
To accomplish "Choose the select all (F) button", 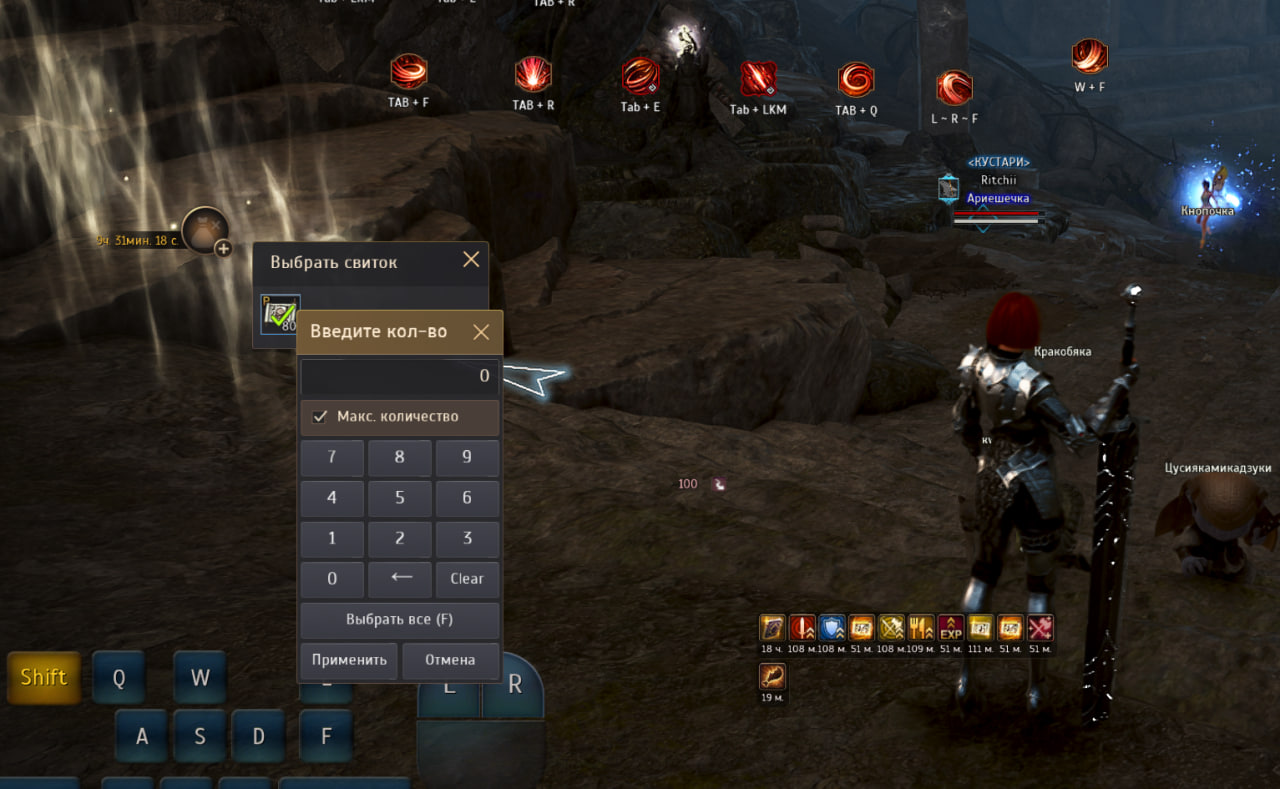I will point(399,620).
